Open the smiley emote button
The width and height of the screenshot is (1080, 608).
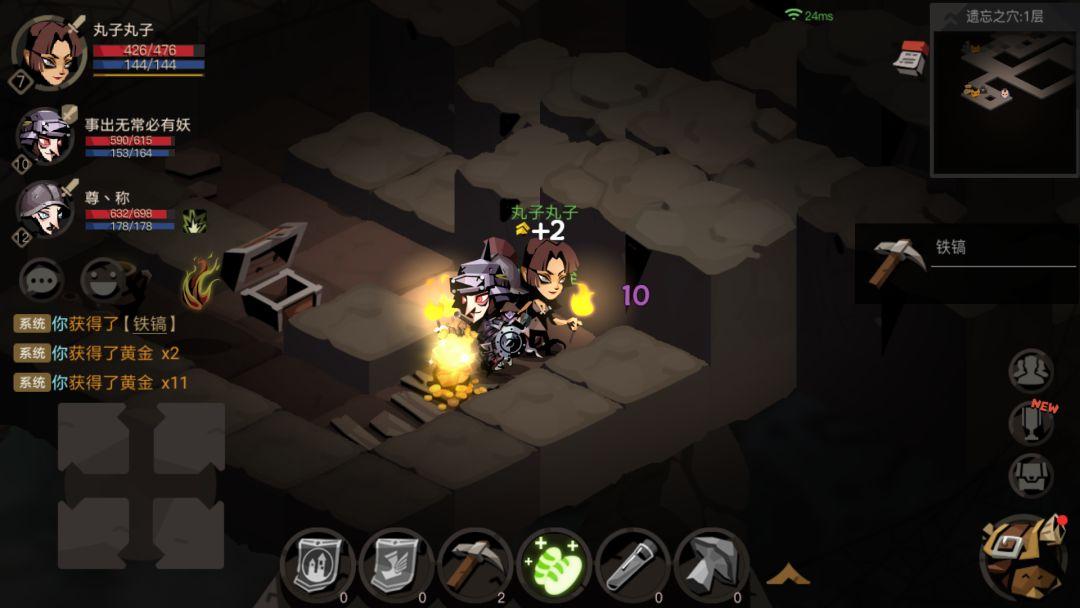click(x=103, y=281)
